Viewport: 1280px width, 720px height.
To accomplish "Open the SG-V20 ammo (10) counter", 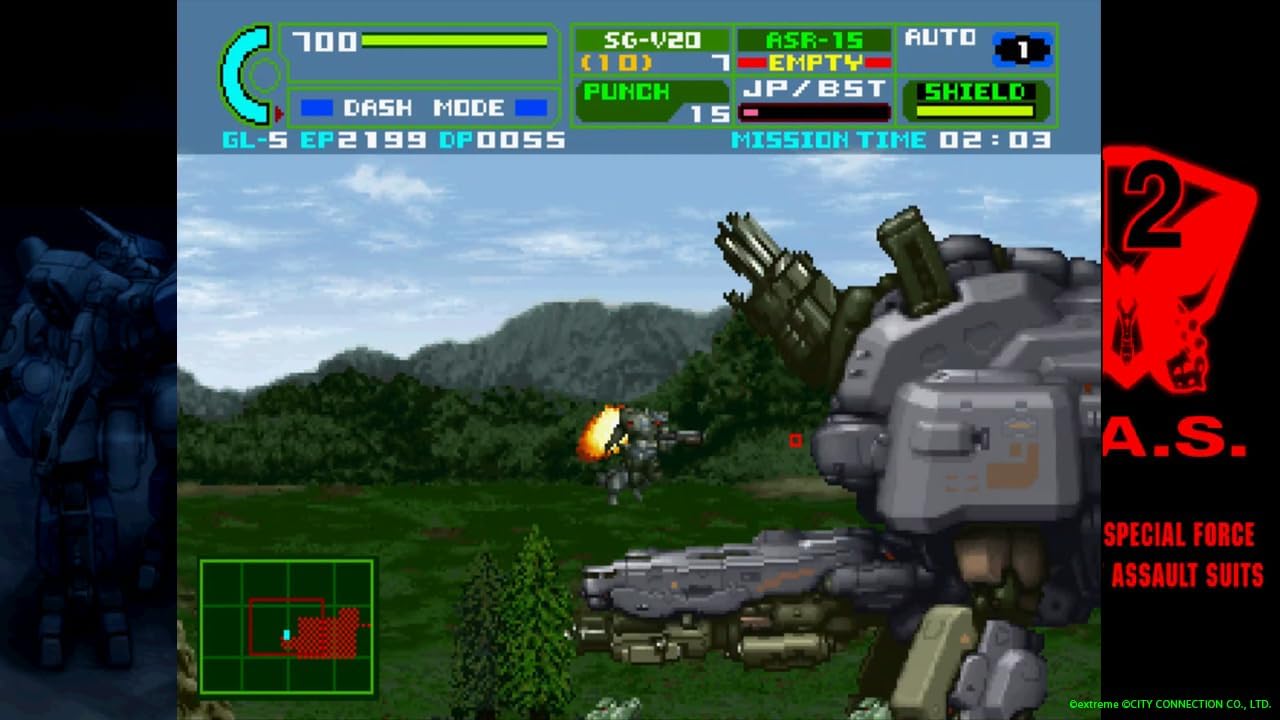I will pos(617,62).
